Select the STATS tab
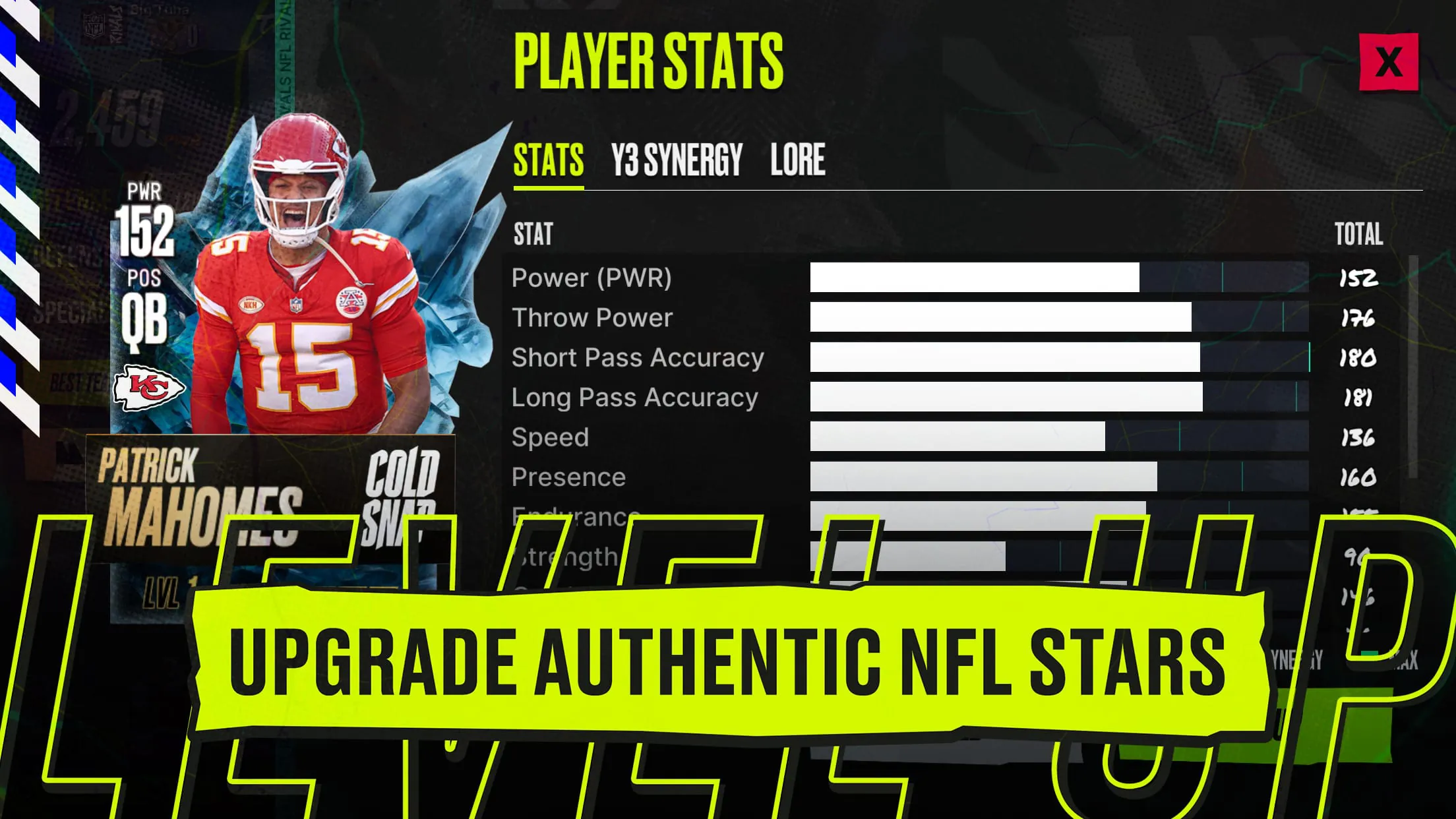 tap(548, 159)
